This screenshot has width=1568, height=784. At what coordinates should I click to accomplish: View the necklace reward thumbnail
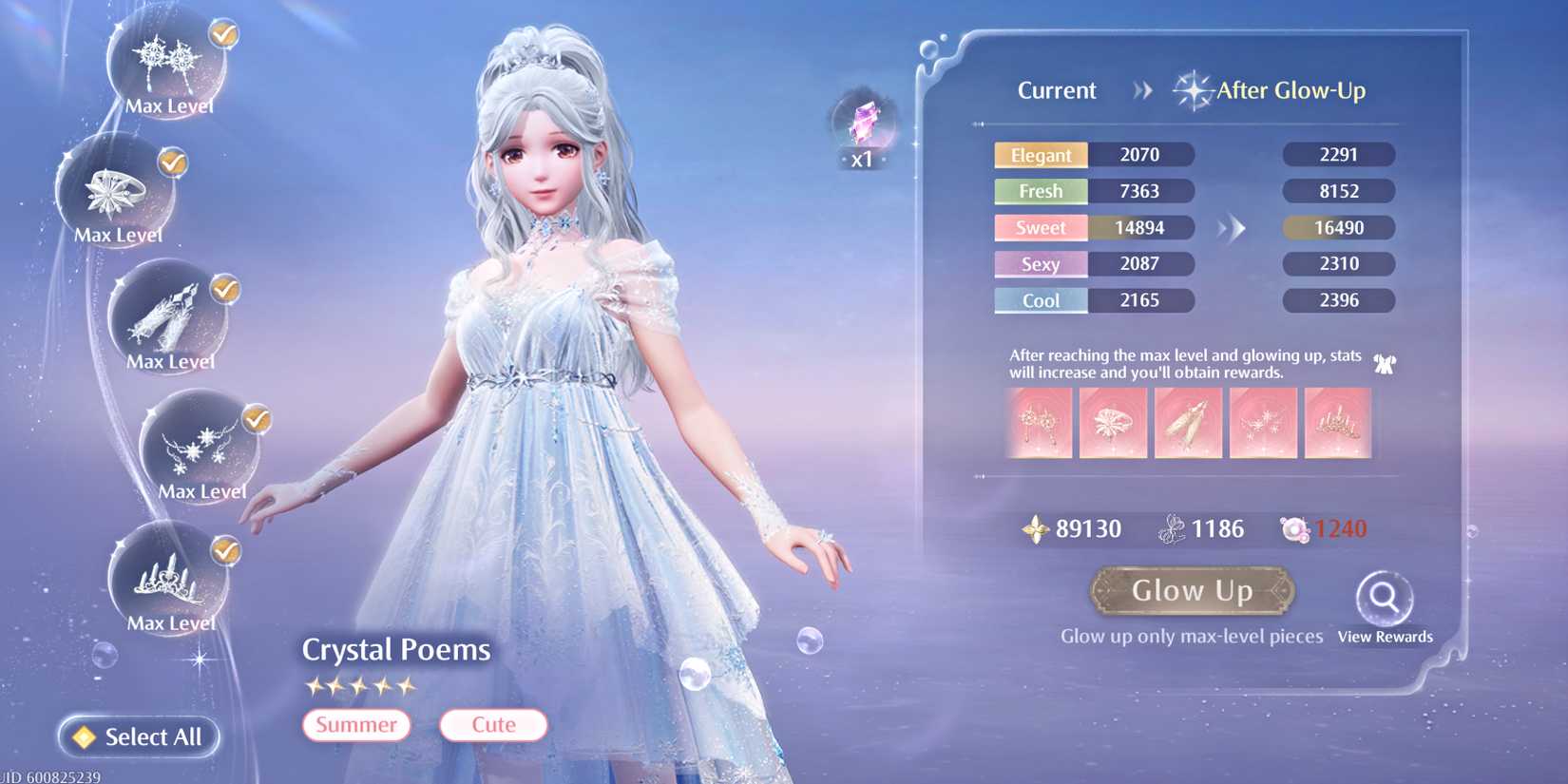tap(1263, 423)
